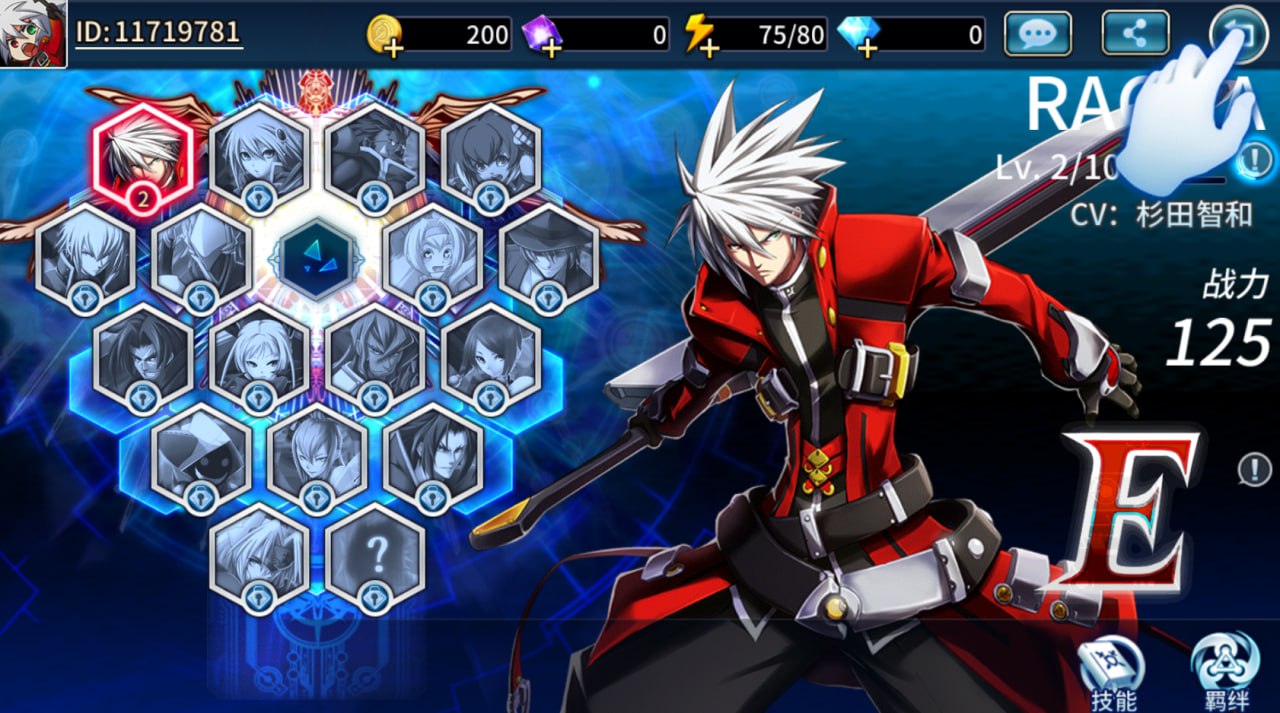Viewport: 1280px width, 713px height.
Task: Open the chat window
Action: (x=1038, y=34)
